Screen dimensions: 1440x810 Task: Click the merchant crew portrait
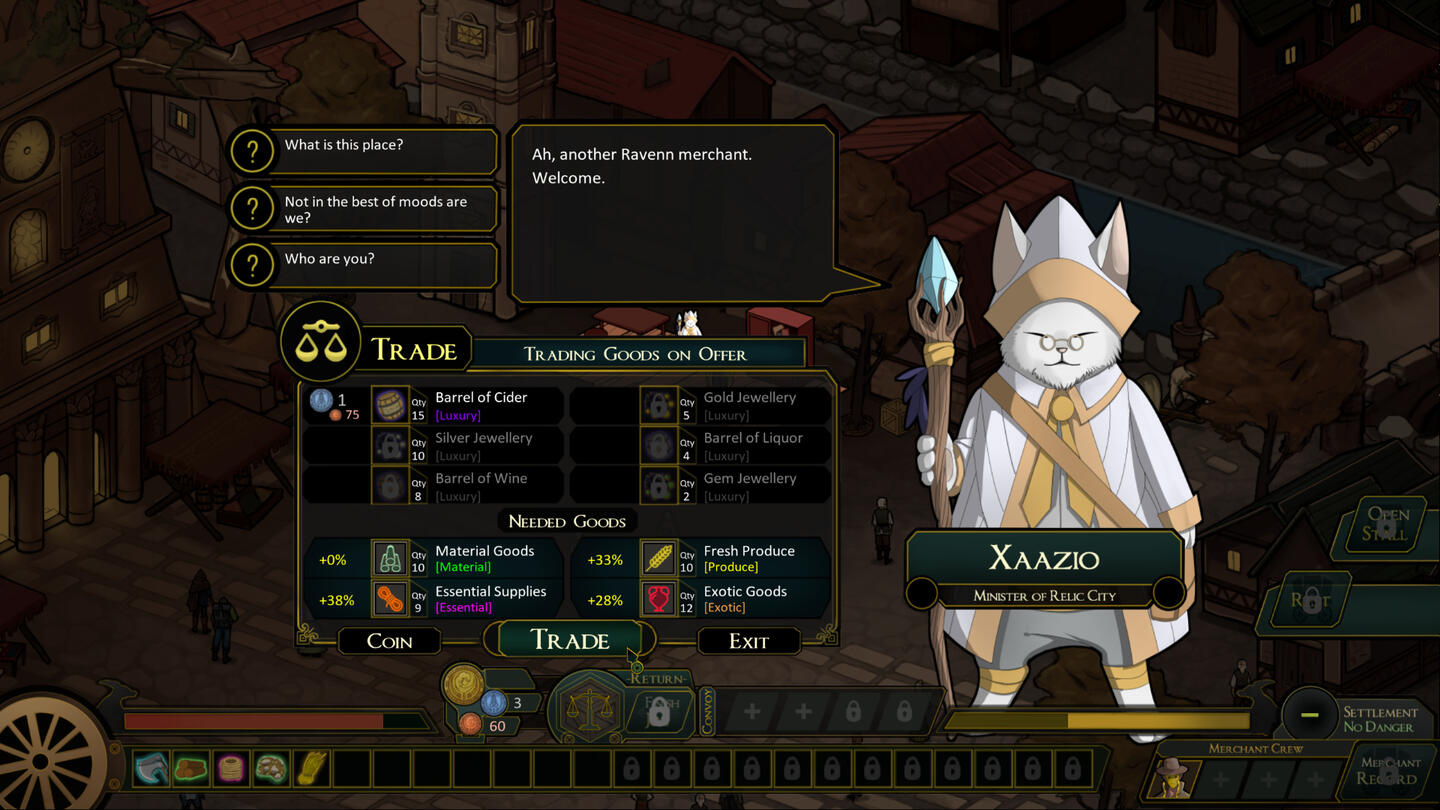click(1174, 779)
